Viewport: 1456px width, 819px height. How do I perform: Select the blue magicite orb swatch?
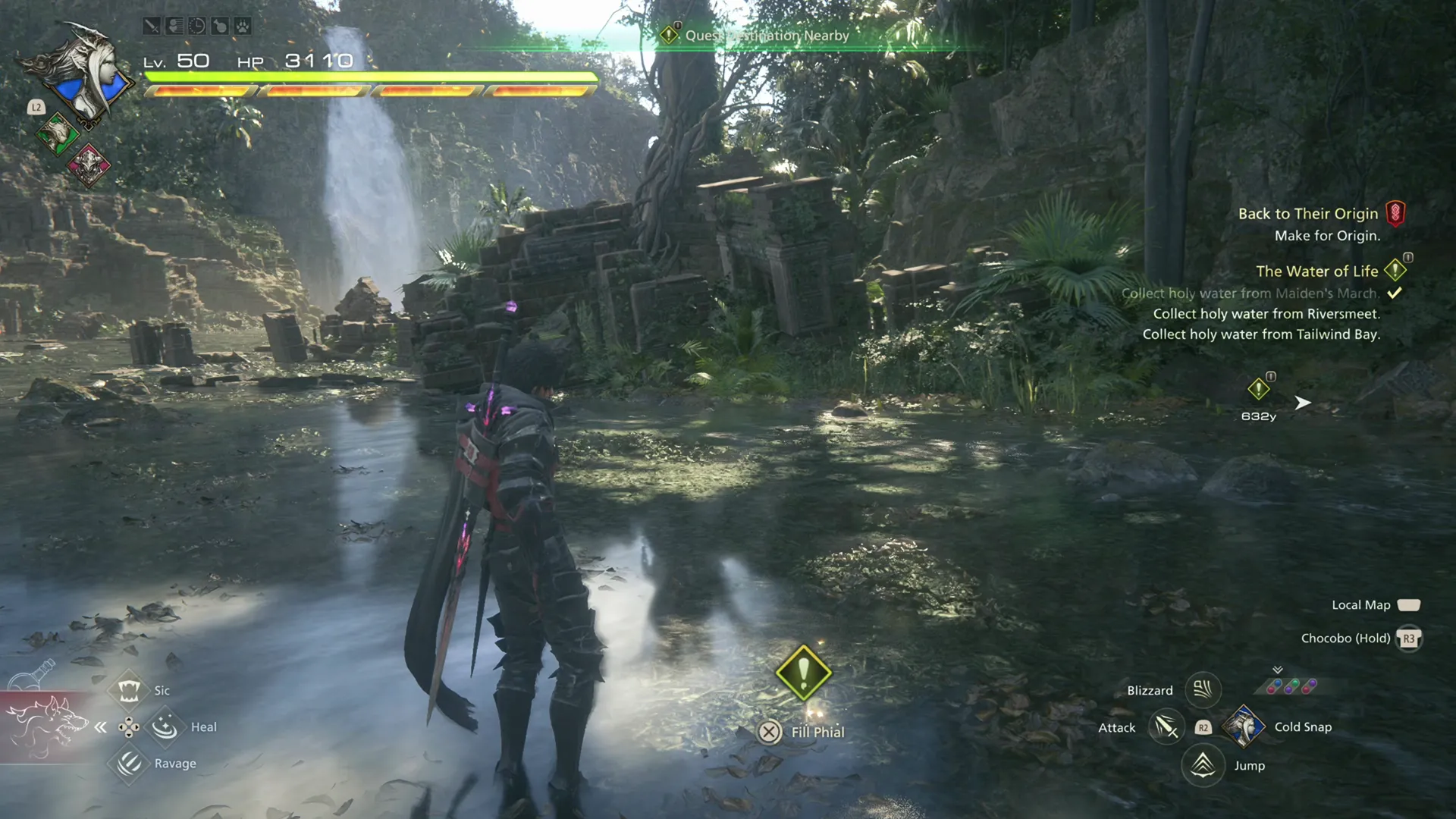pyautogui.click(x=1278, y=682)
